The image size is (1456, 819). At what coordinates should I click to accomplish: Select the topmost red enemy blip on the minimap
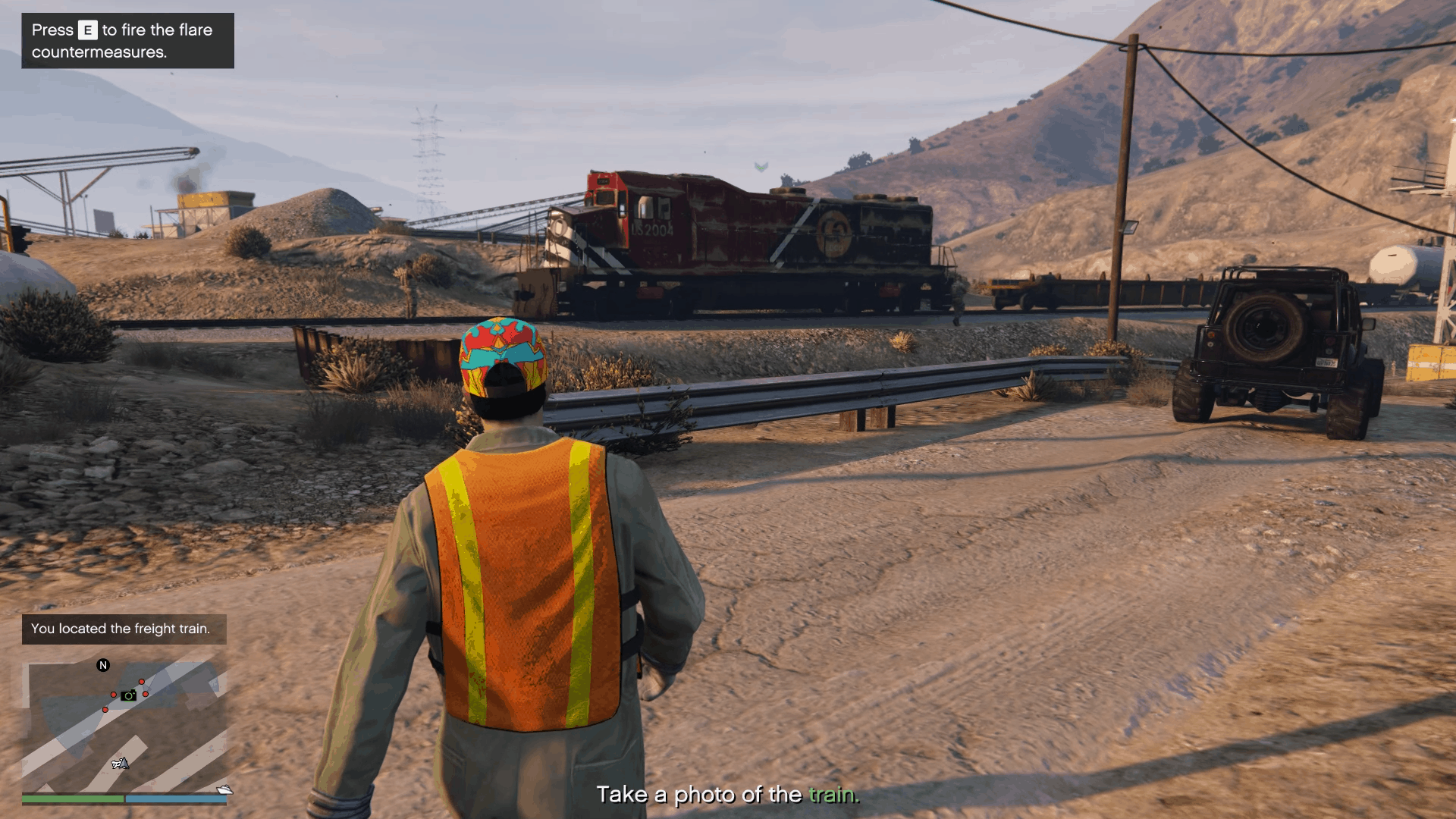pos(142,682)
